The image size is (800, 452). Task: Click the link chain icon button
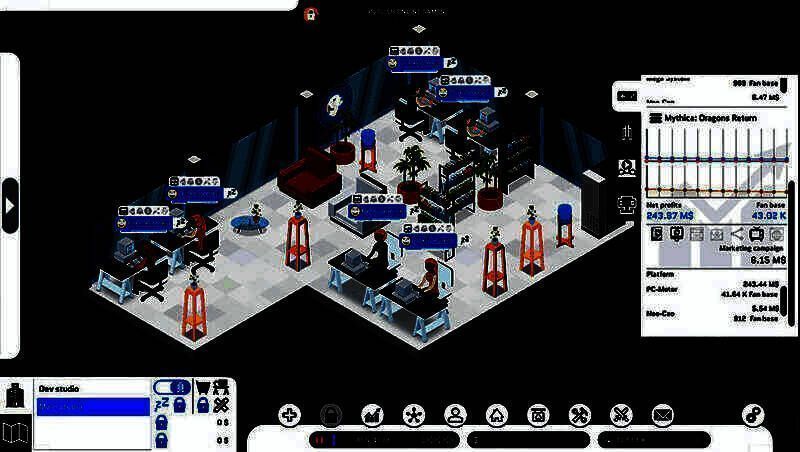pos(753,415)
